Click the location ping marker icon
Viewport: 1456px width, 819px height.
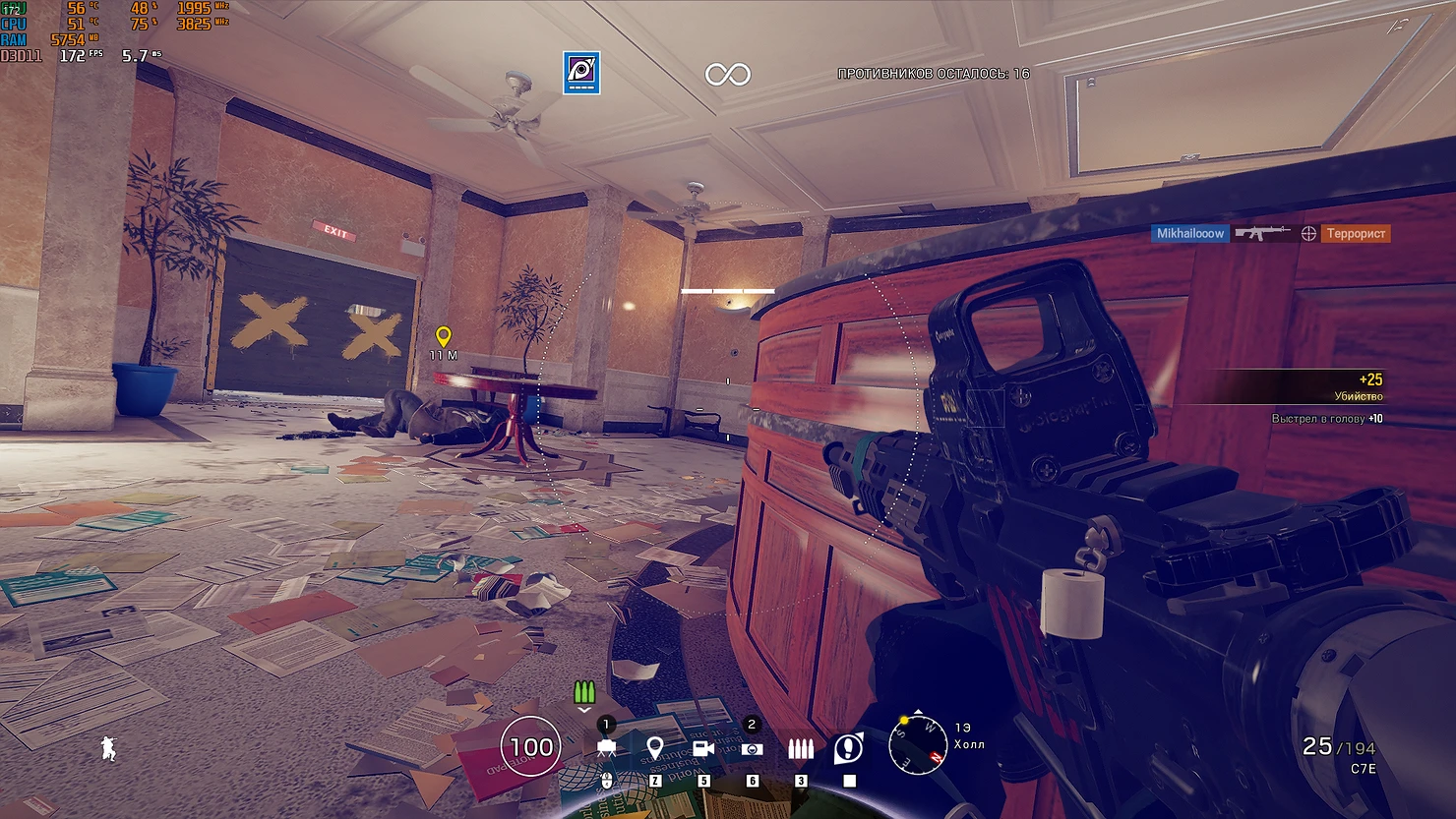pos(654,748)
